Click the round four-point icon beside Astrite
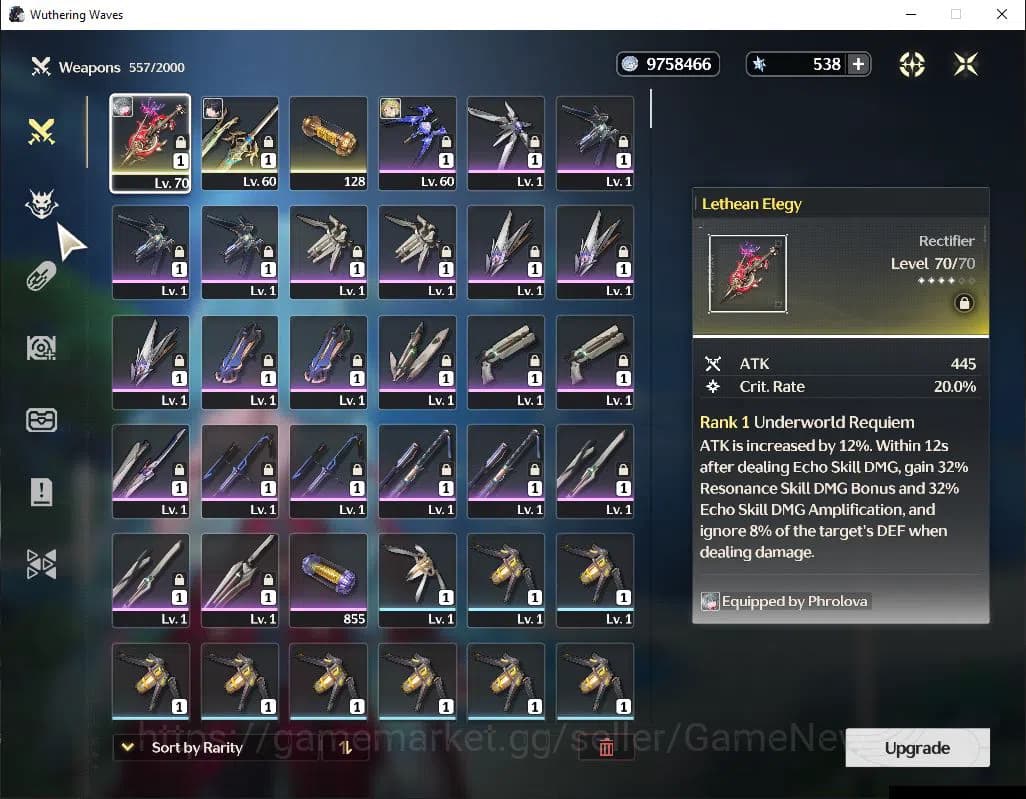 coord(912,64)
